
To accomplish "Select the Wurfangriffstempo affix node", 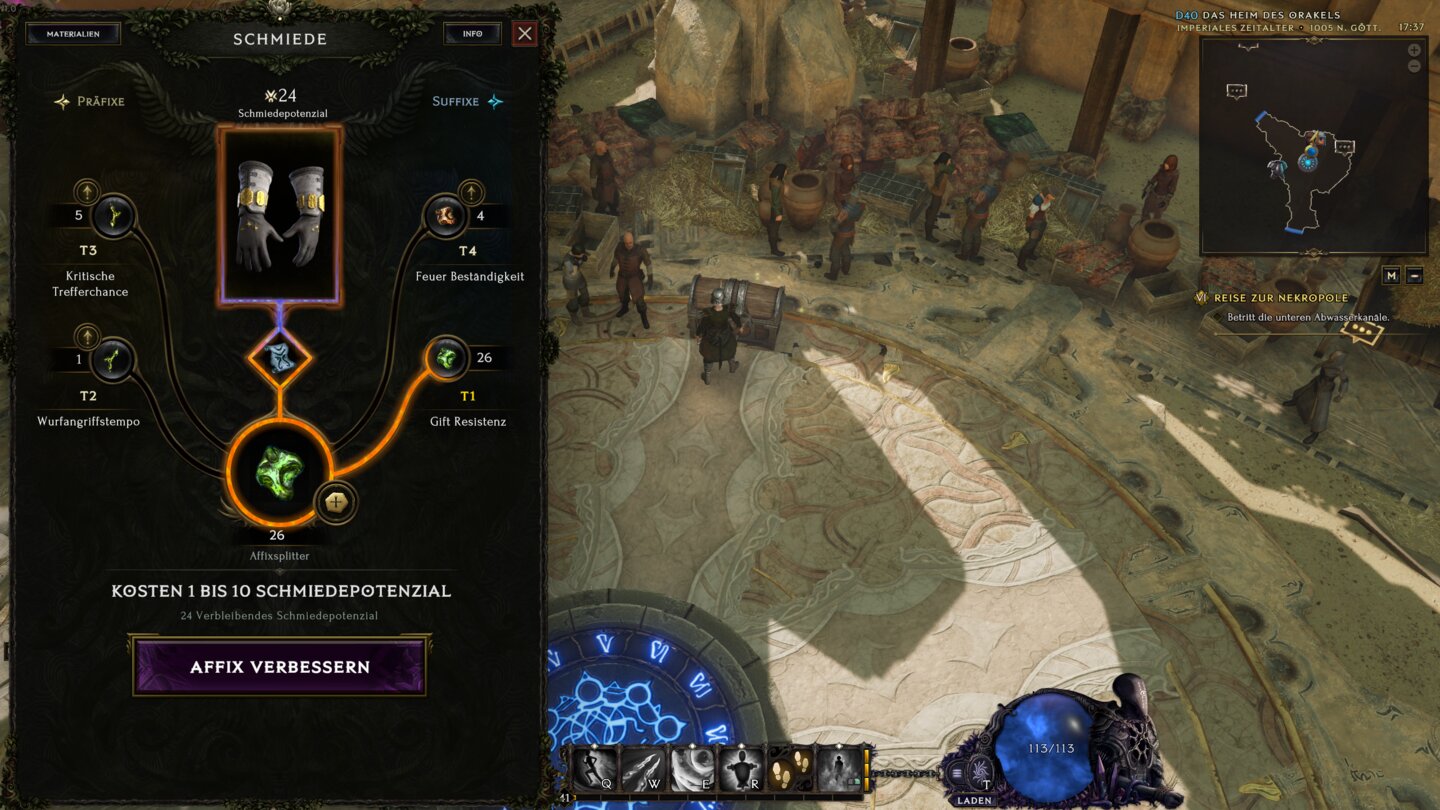I will coord(113,359).
